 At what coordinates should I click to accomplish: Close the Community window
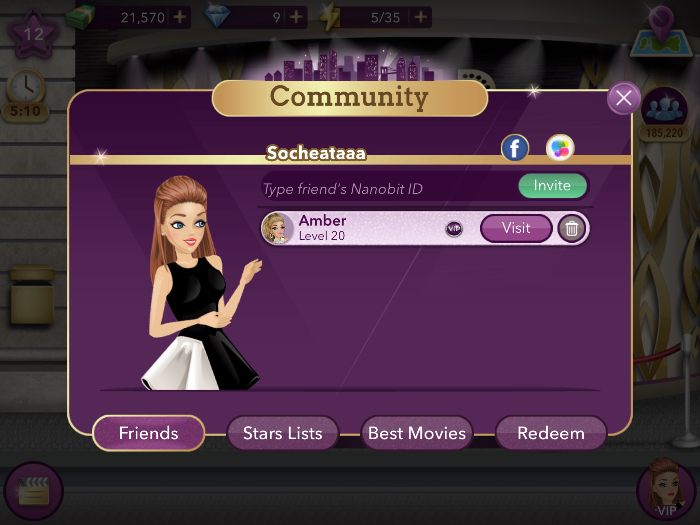624,98
